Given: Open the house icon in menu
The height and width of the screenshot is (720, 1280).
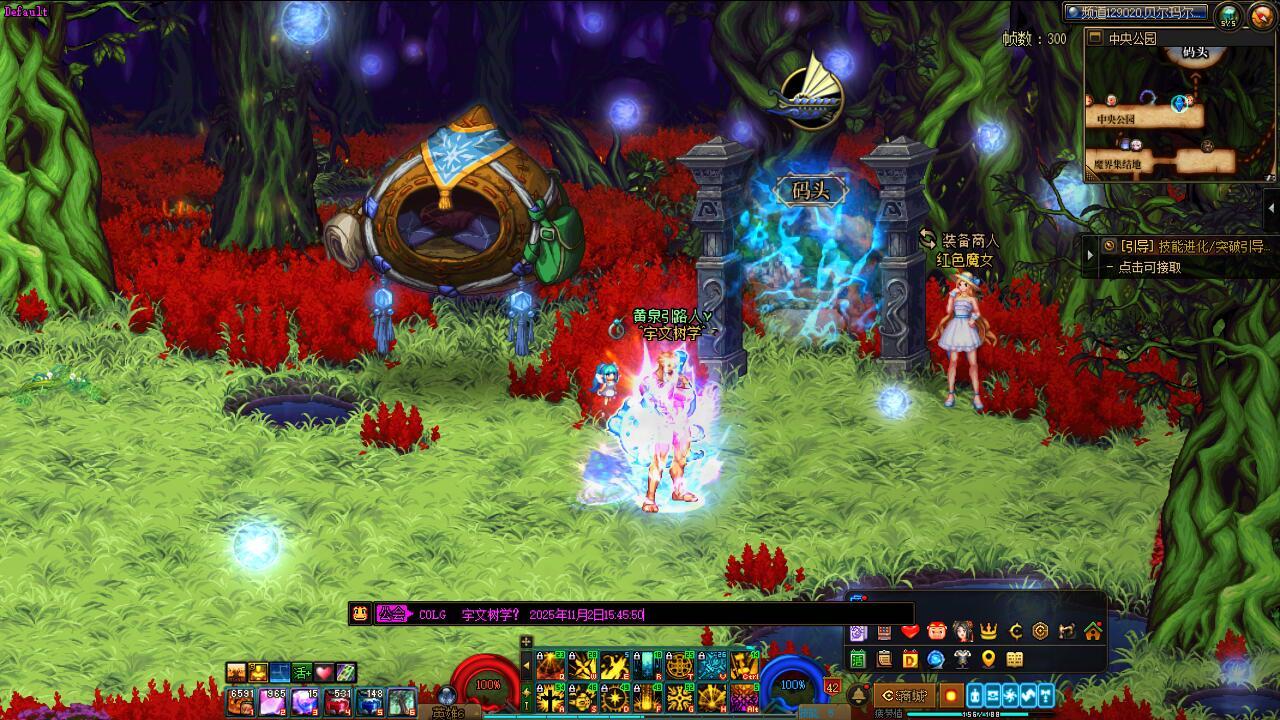Looking at the screenshot, I should click(x=1093, y=631).
